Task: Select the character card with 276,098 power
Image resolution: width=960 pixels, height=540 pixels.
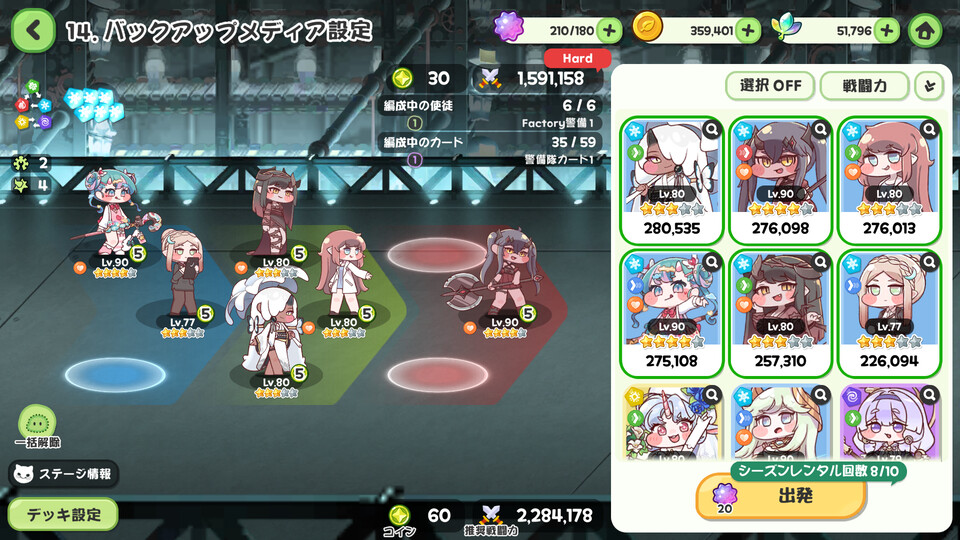Action: pyautogui.click(x=779, y=181)
